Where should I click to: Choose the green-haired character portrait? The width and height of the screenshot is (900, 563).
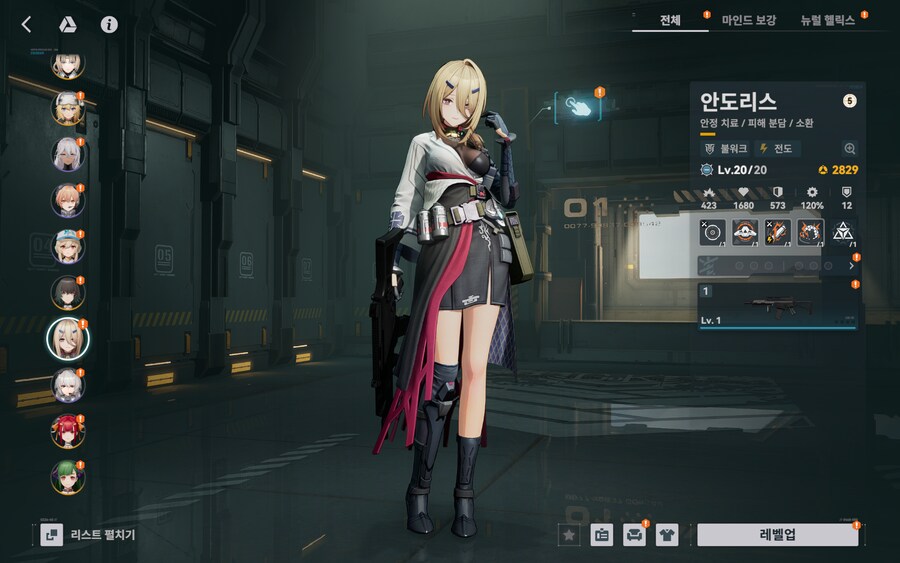68,477
